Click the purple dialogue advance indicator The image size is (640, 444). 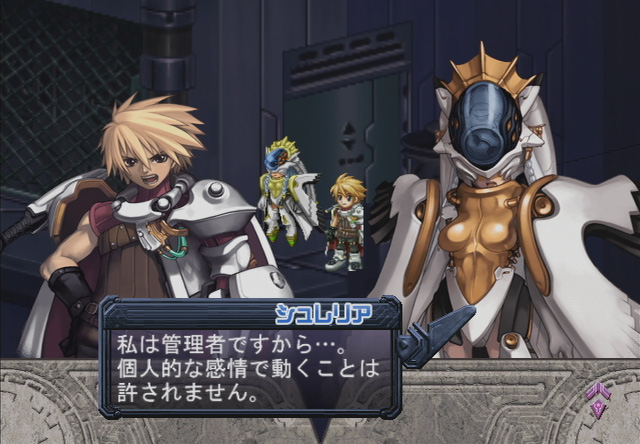pyautogui.click(x=598, y=400)
